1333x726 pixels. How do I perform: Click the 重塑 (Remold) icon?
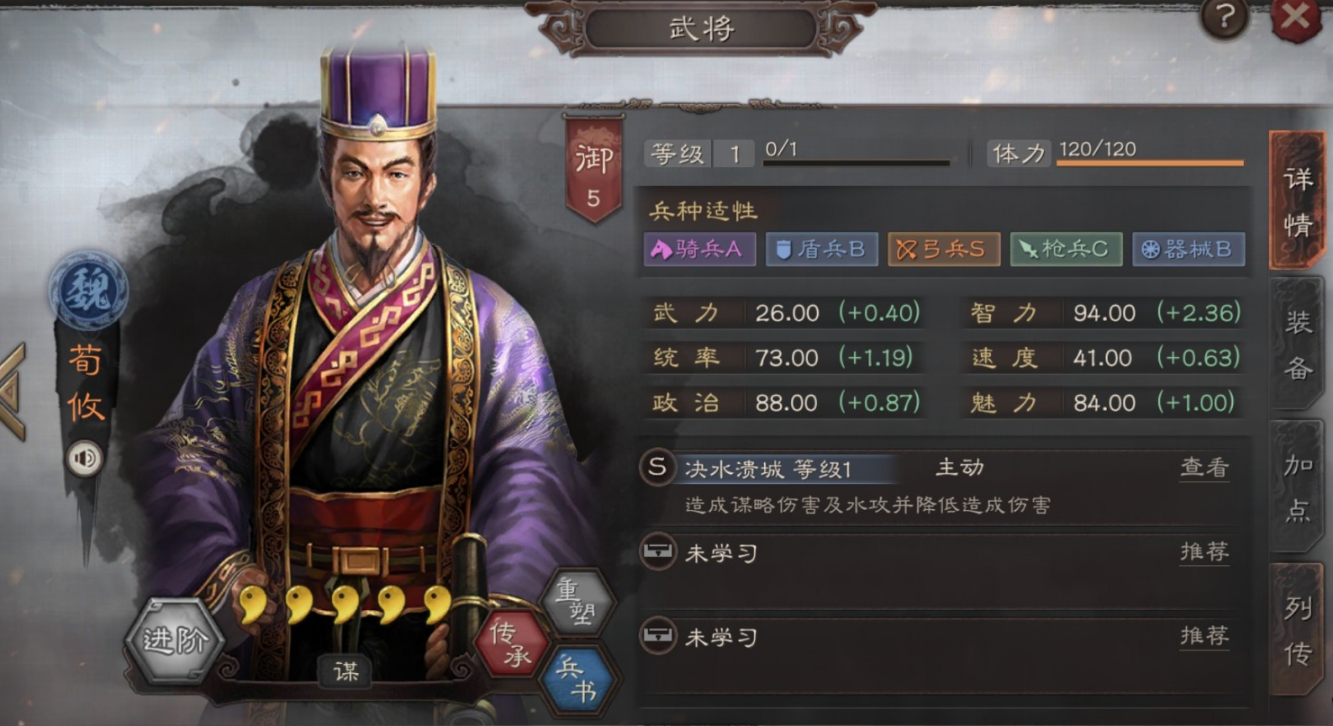(x=576, y=601)
